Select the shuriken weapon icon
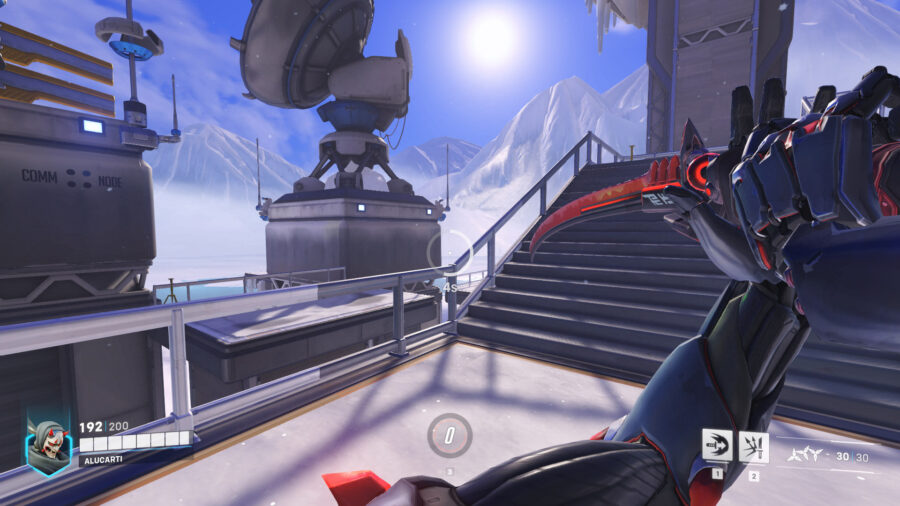The height and width of the screenshot is (506, 900). [x=804, y=455]
